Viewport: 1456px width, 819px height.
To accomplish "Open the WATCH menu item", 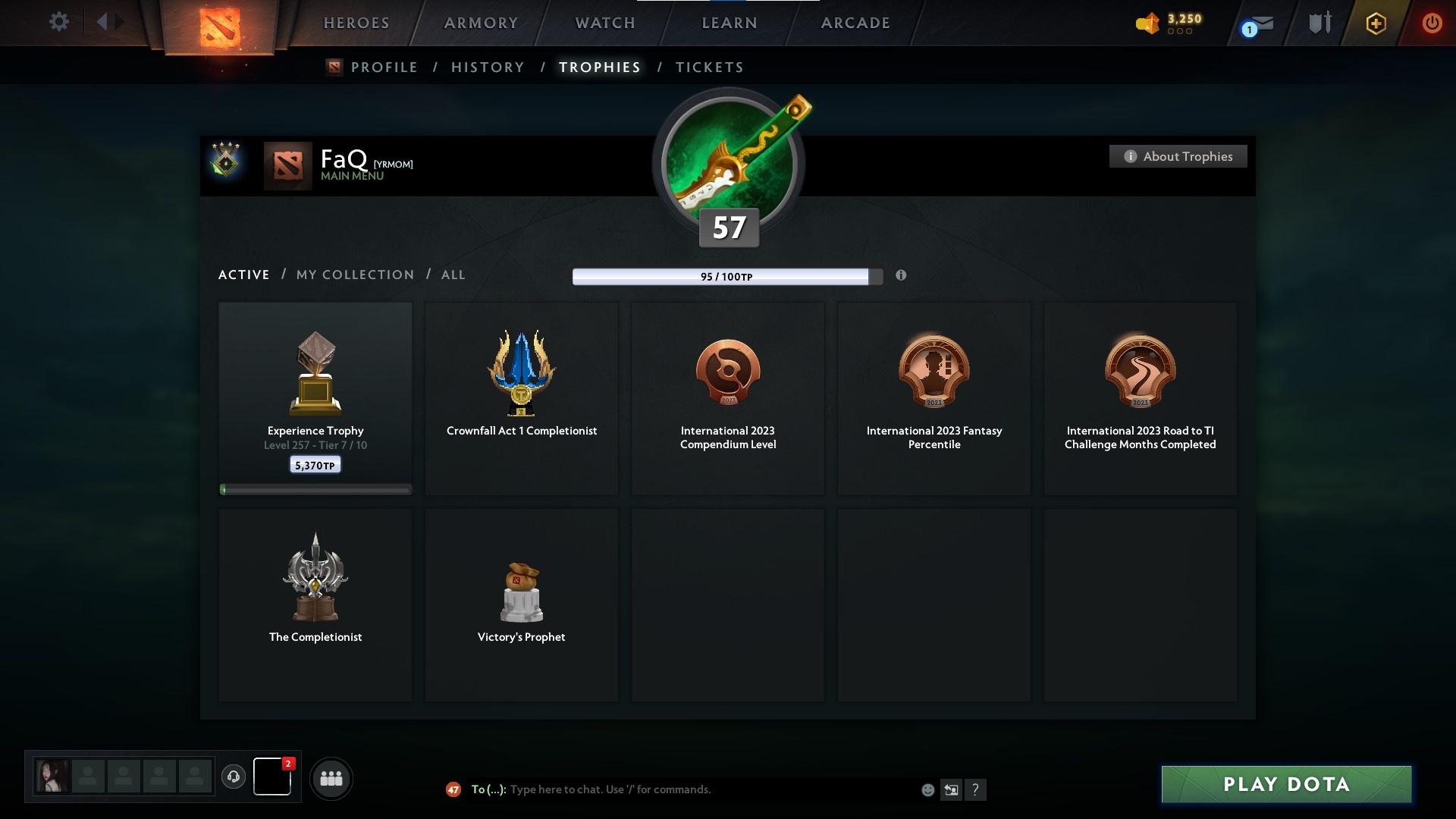I will [x=604, y=23].
